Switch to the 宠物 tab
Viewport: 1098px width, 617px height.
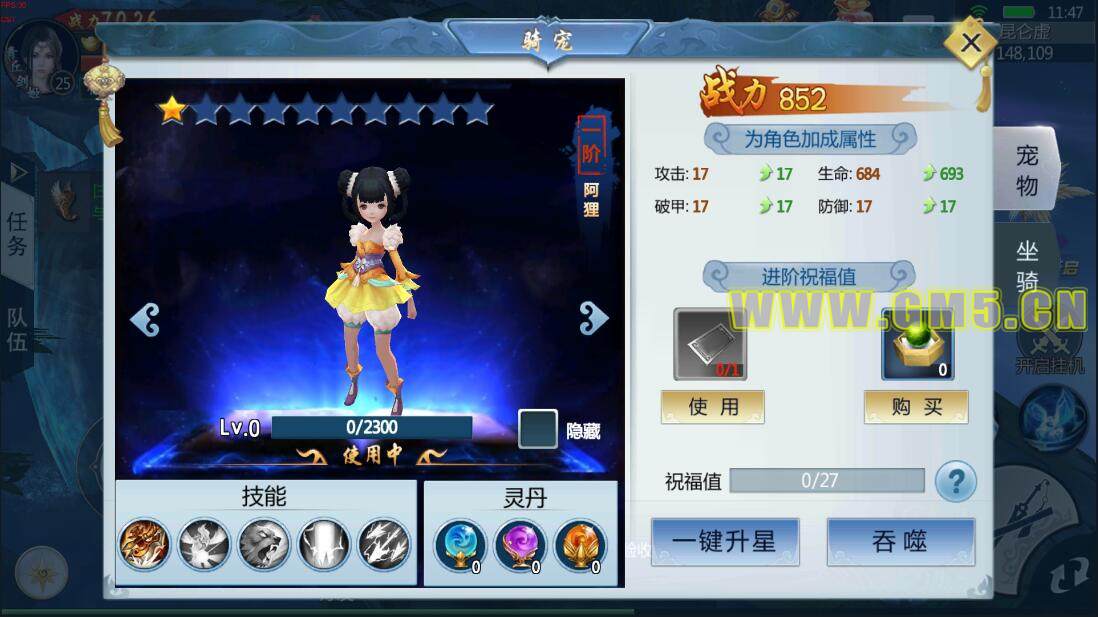tap(1027, 170)
